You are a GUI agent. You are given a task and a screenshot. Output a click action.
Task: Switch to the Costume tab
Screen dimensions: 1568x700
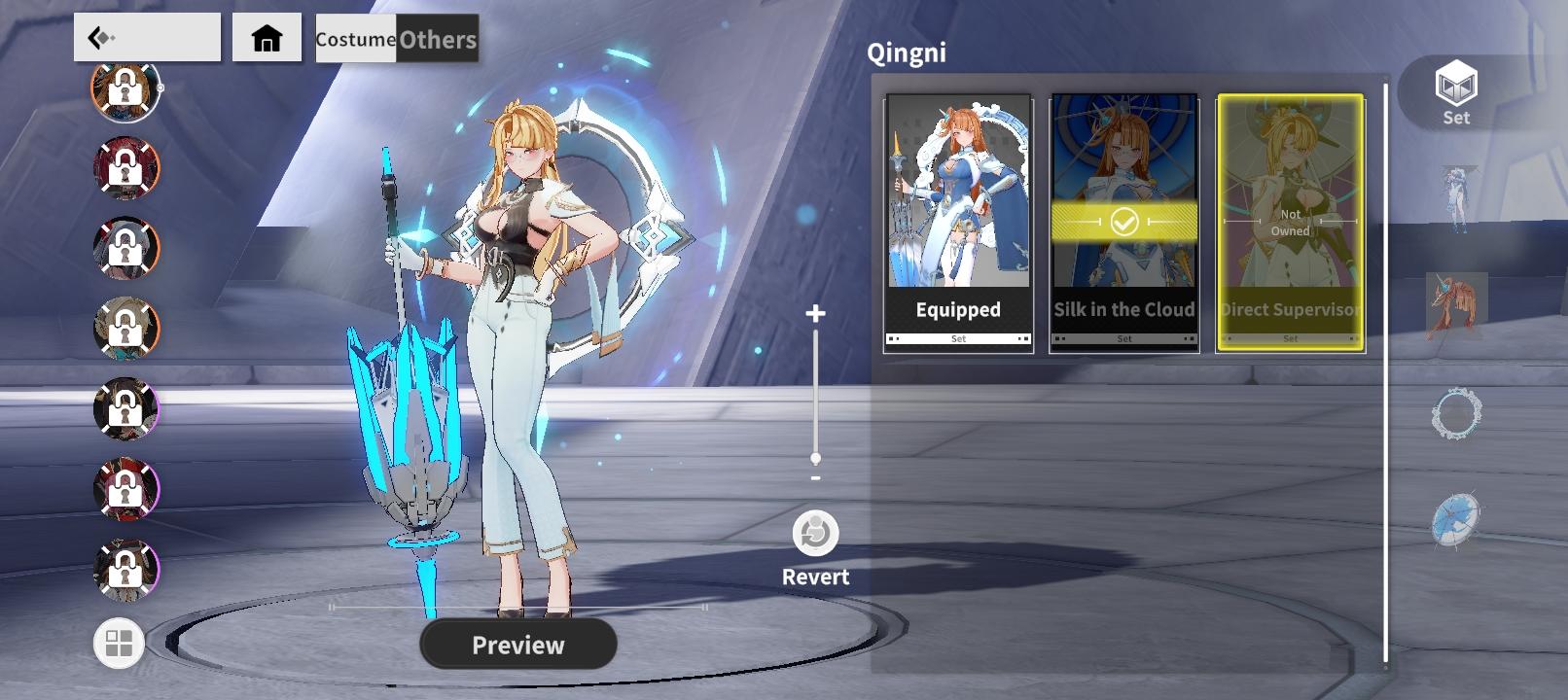coord(355,39)
